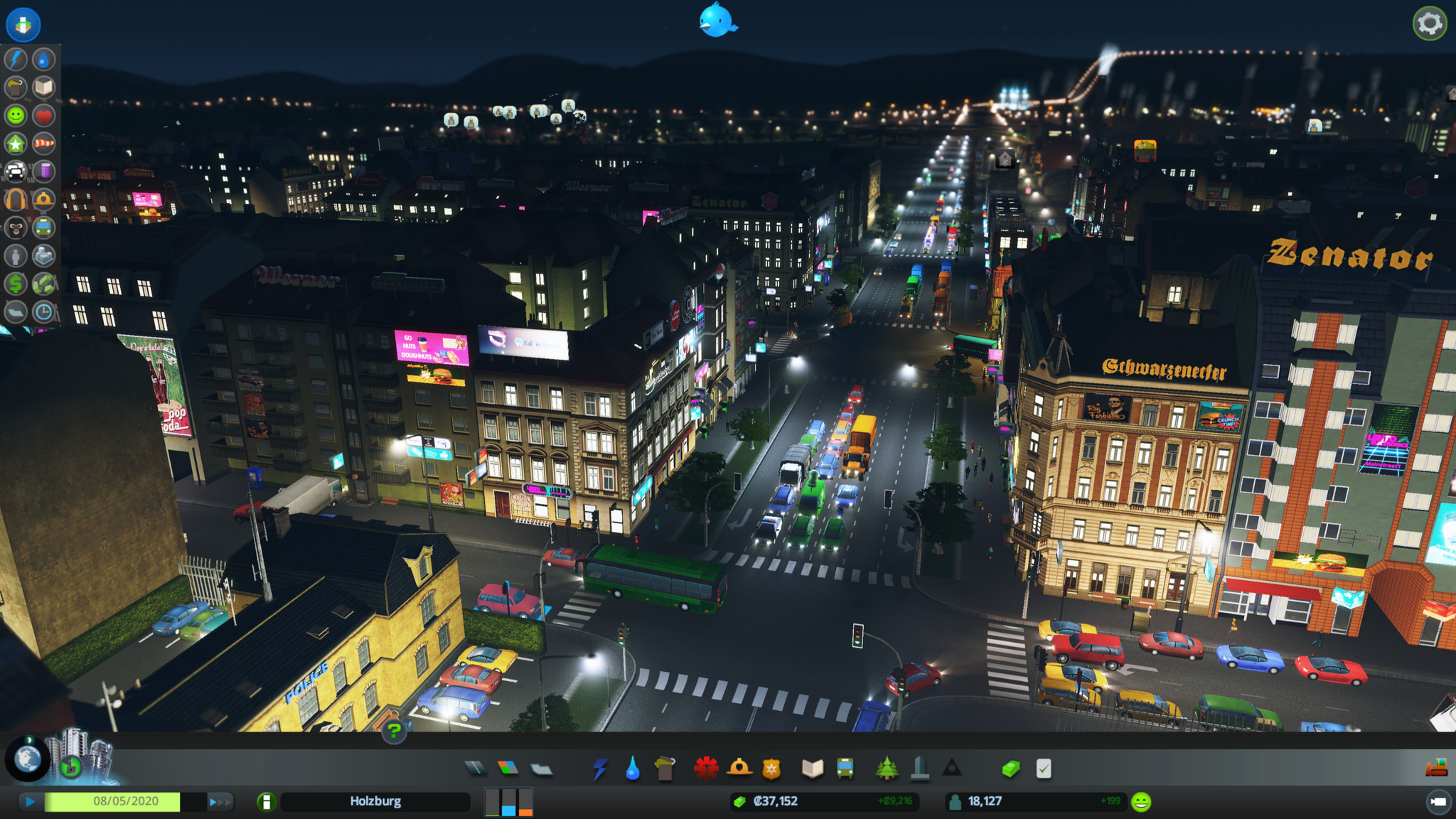
Task: Choose the red healthcare services menu
Action: coord(706,769)
